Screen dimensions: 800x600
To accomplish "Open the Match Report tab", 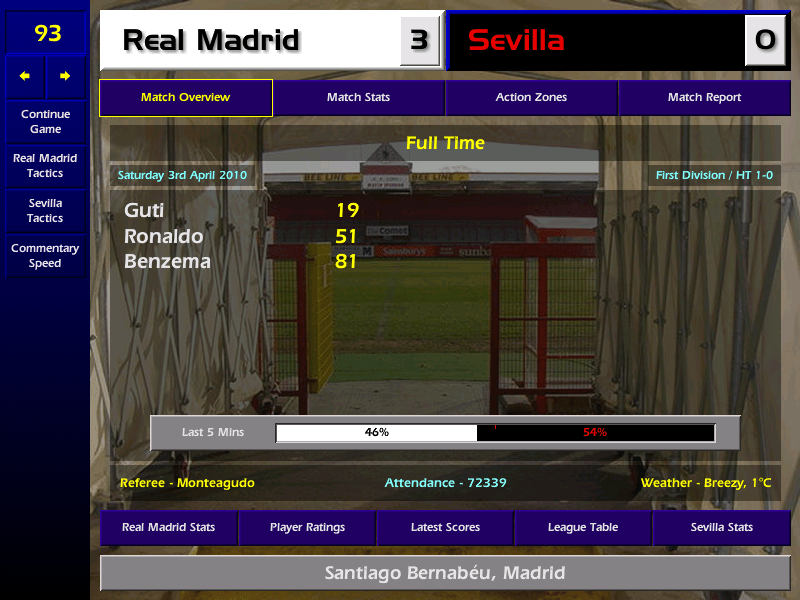I will [704, 98].
